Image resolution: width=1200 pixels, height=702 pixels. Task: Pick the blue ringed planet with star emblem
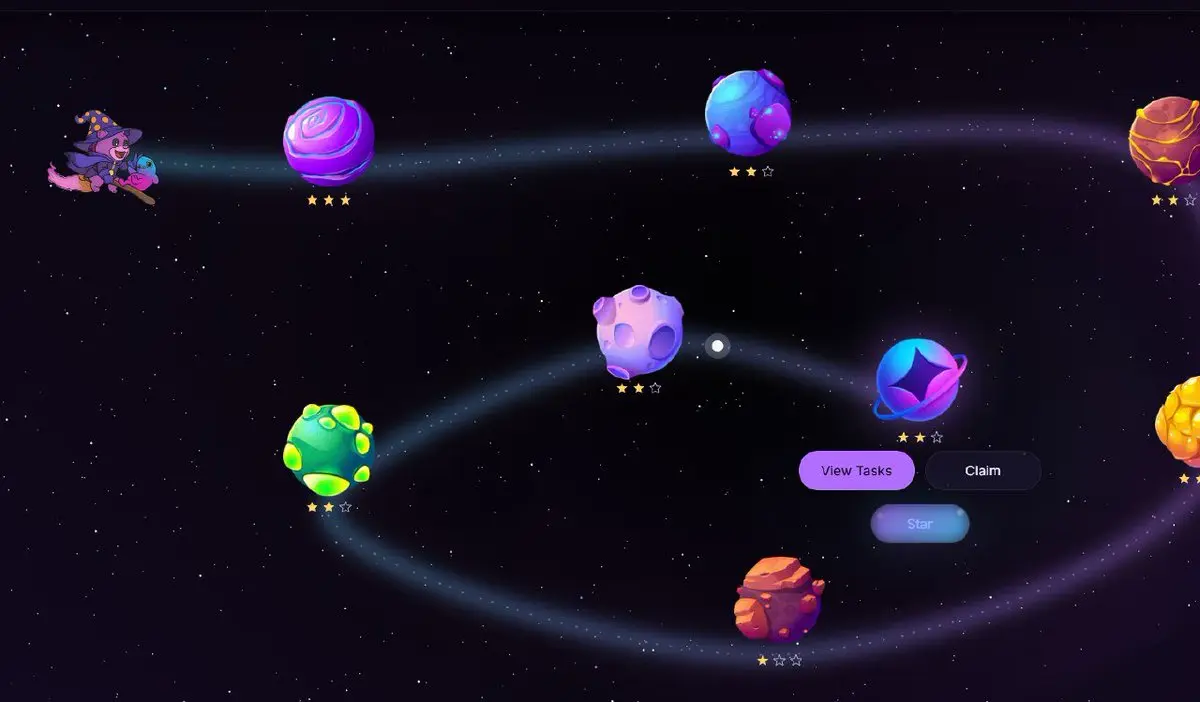[918, 379]
